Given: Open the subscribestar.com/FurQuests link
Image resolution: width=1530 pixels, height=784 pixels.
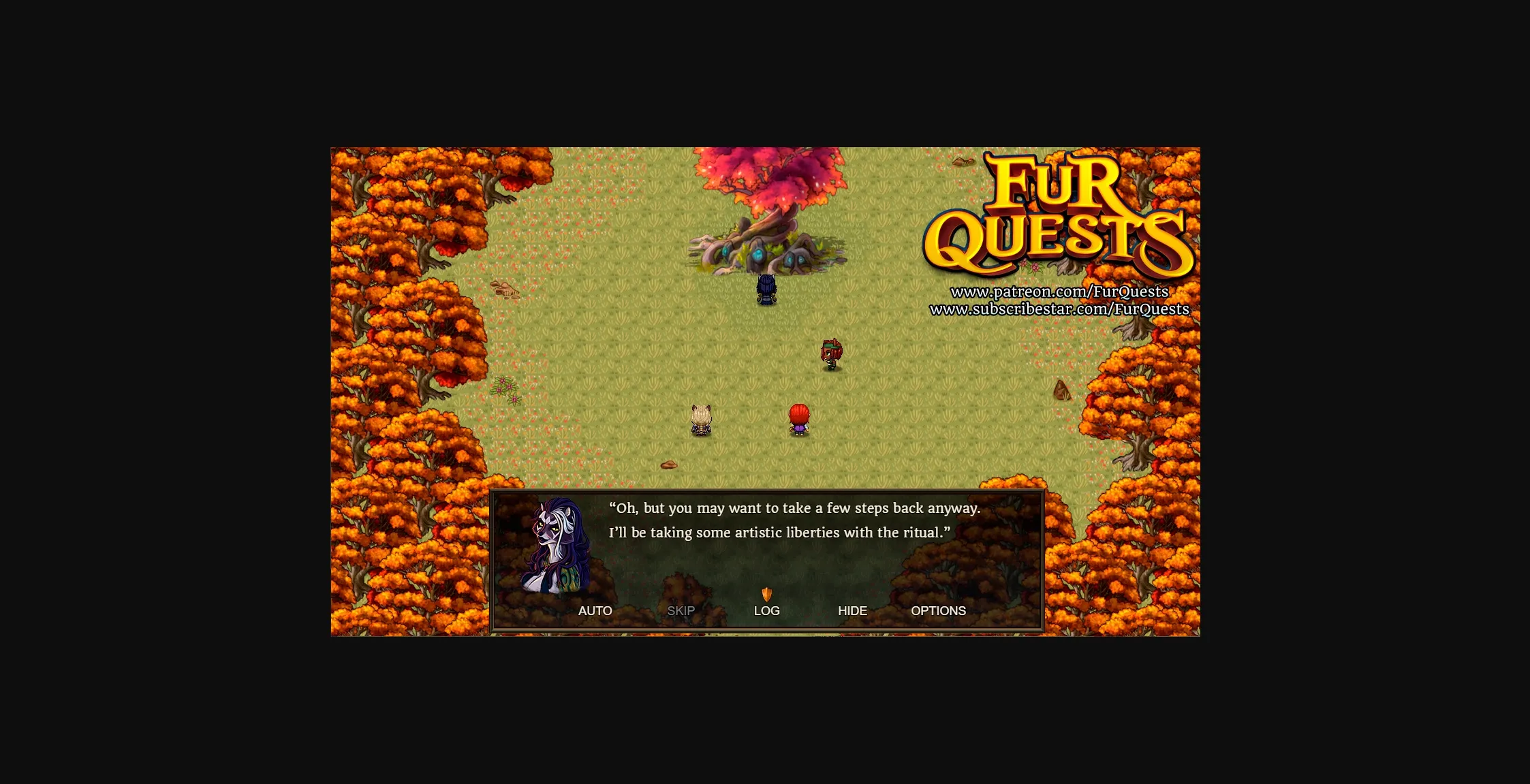Looking at the screenshot, I should (x=1060, y=308).
